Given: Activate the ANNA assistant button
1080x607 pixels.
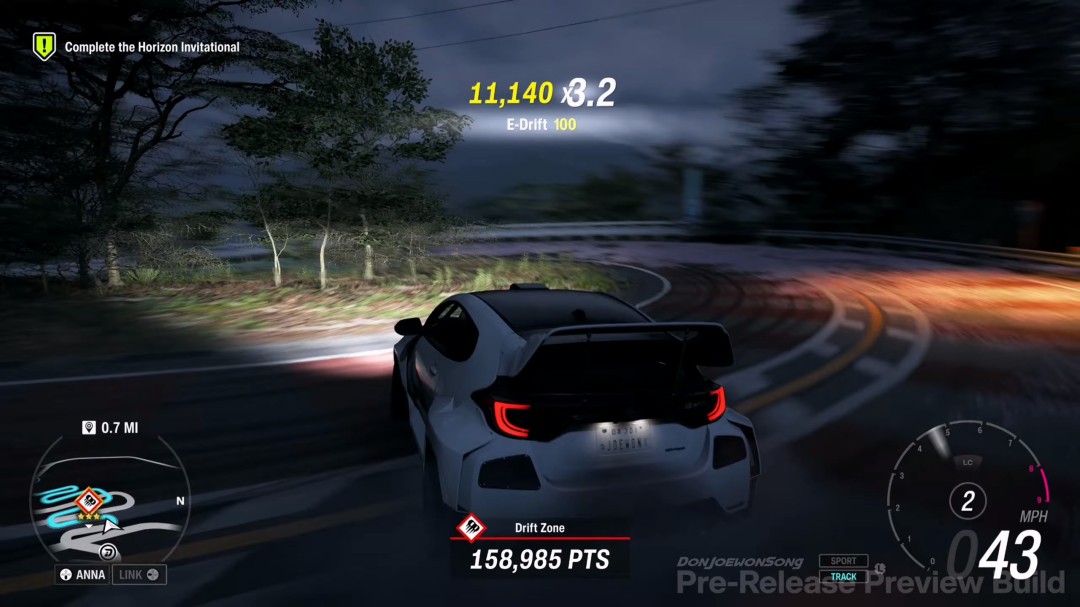Looking at the screenshot, I should pyautogui.click(x=84, y=575).
